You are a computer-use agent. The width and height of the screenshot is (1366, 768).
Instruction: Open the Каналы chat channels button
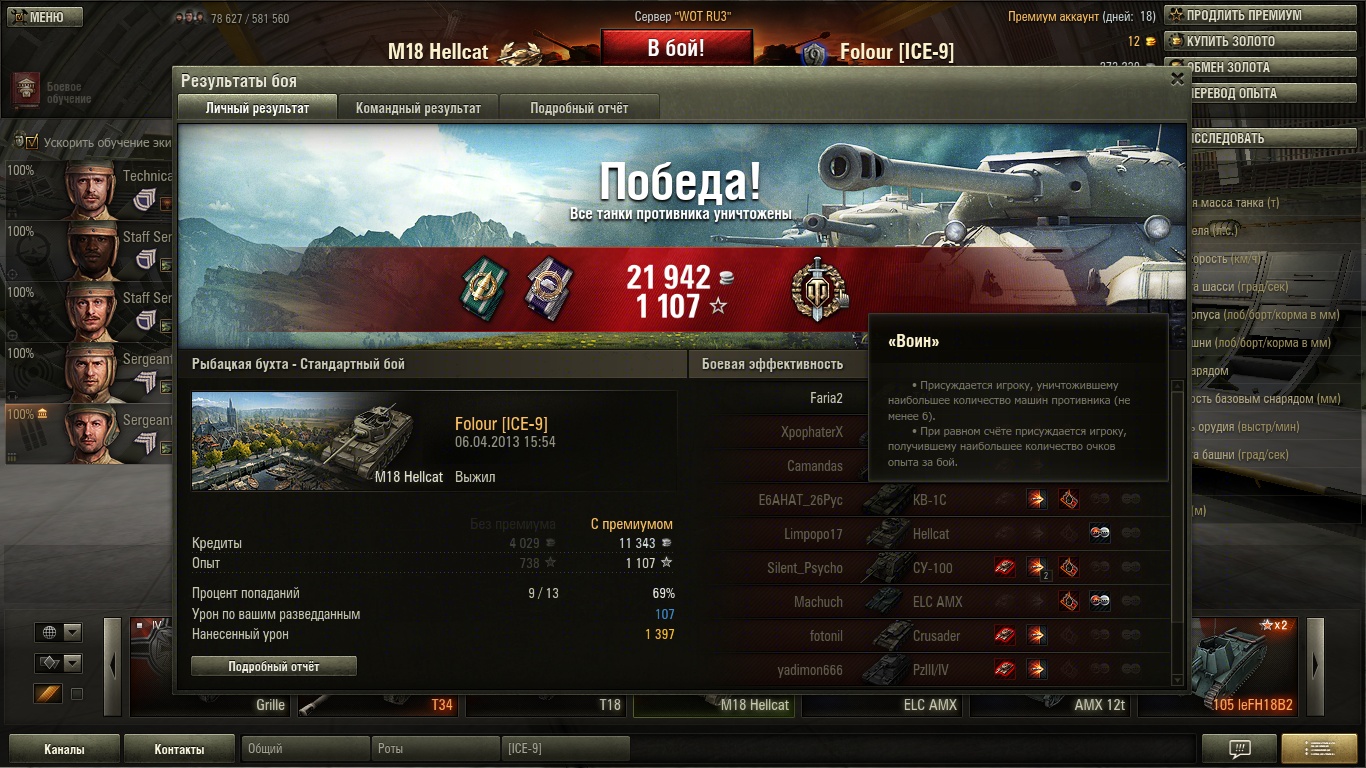tap(64, 749)
